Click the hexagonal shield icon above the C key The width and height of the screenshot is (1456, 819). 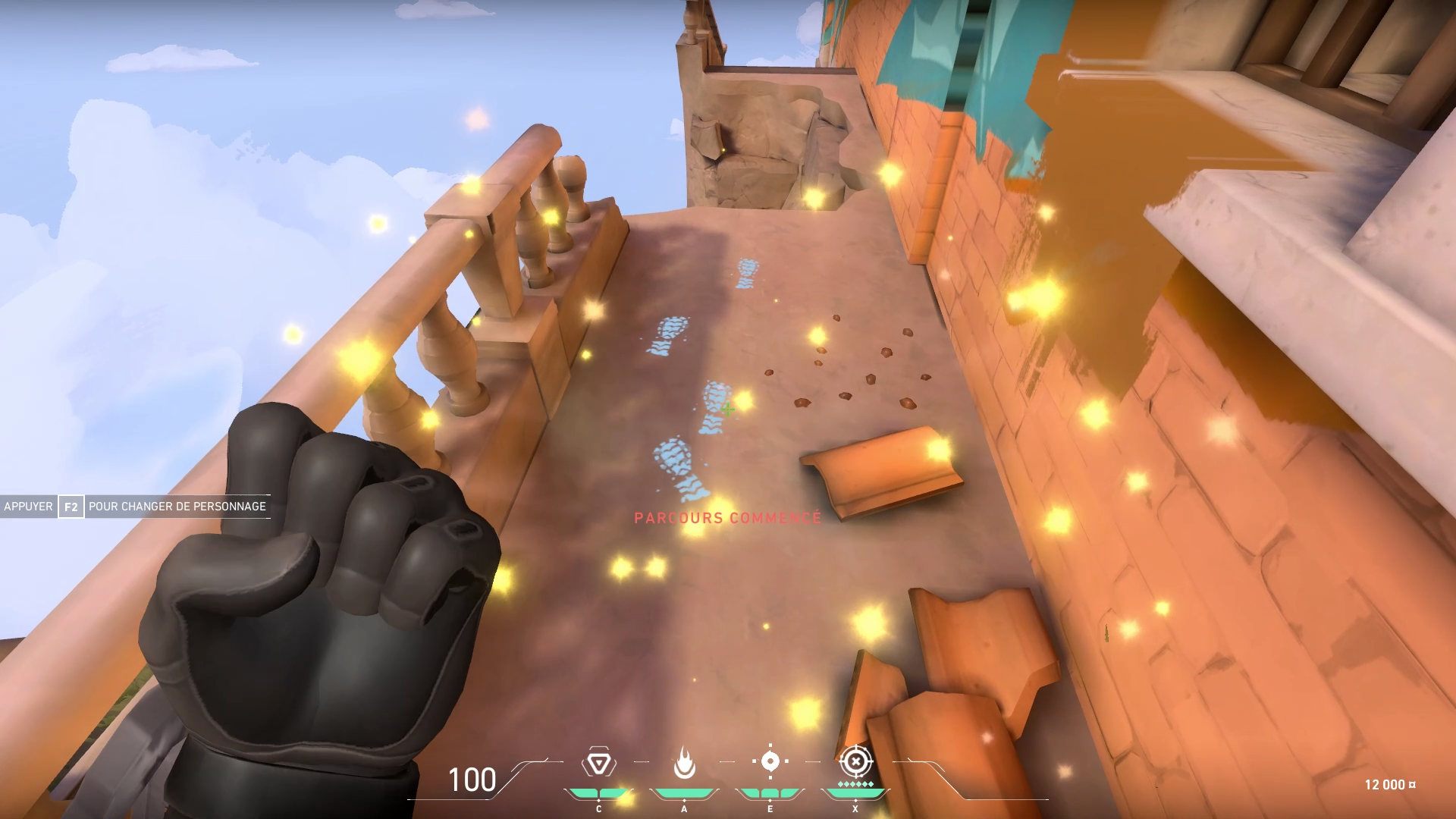[x=599, y=761]
